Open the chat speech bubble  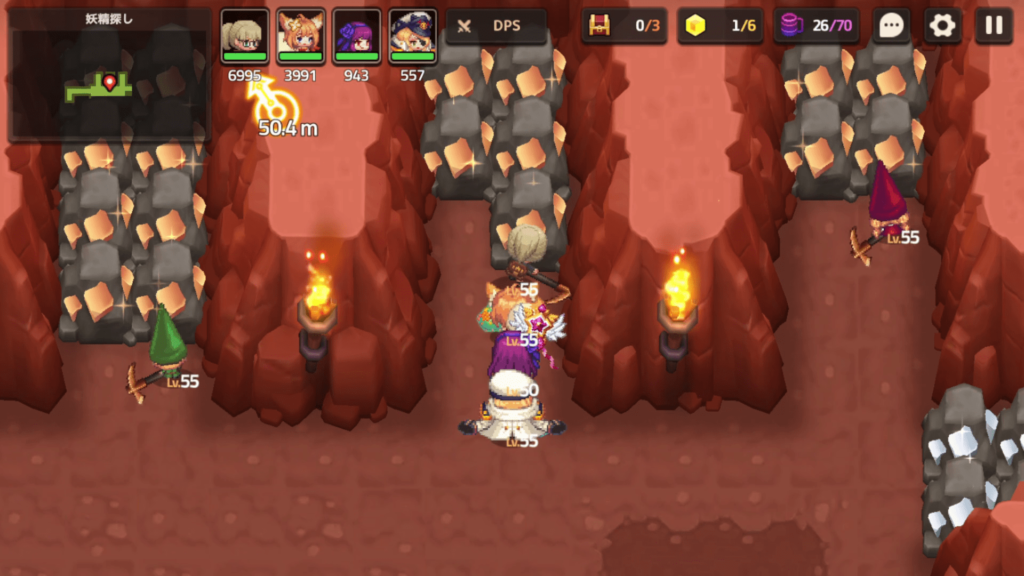point(892,26)
